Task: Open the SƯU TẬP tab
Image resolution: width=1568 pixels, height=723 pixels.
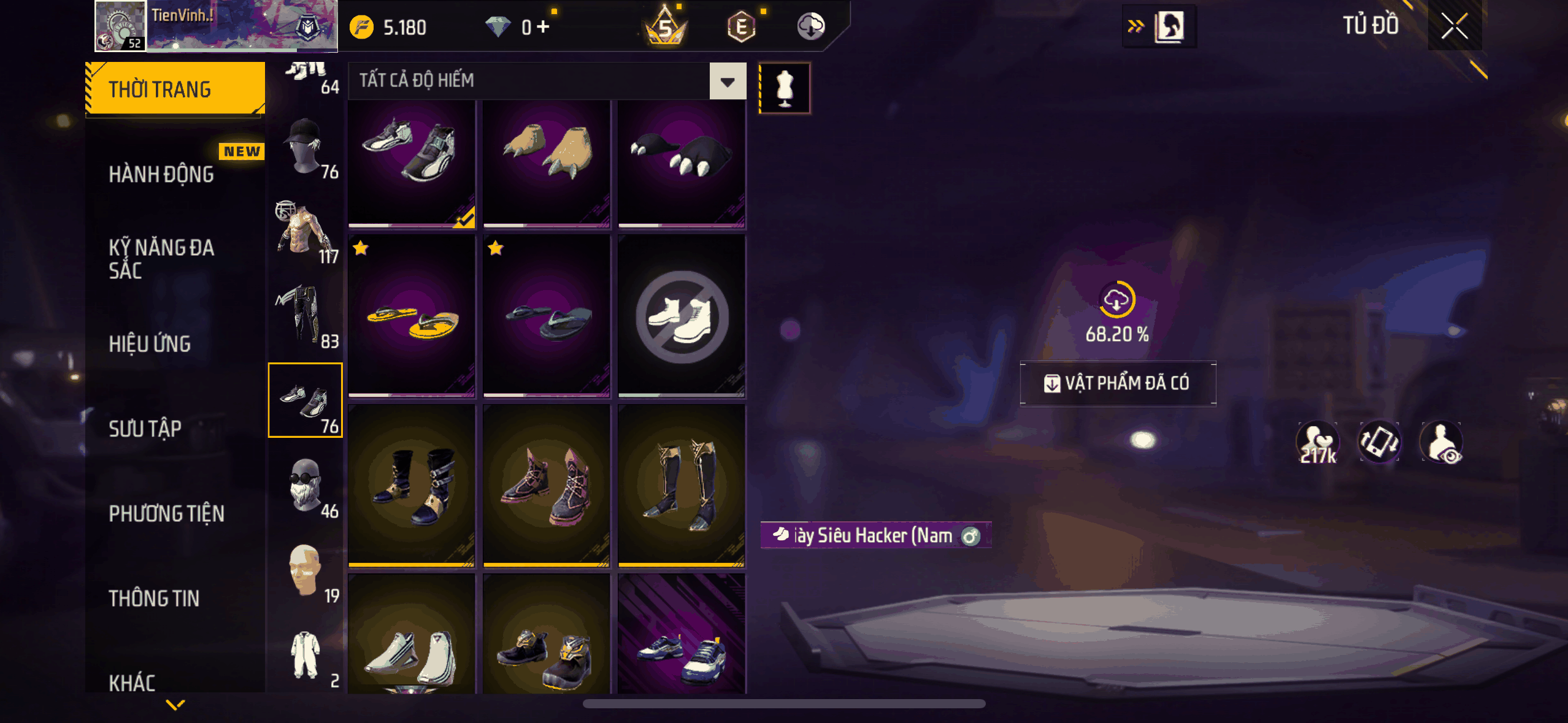Action: (x=145, y=429)
